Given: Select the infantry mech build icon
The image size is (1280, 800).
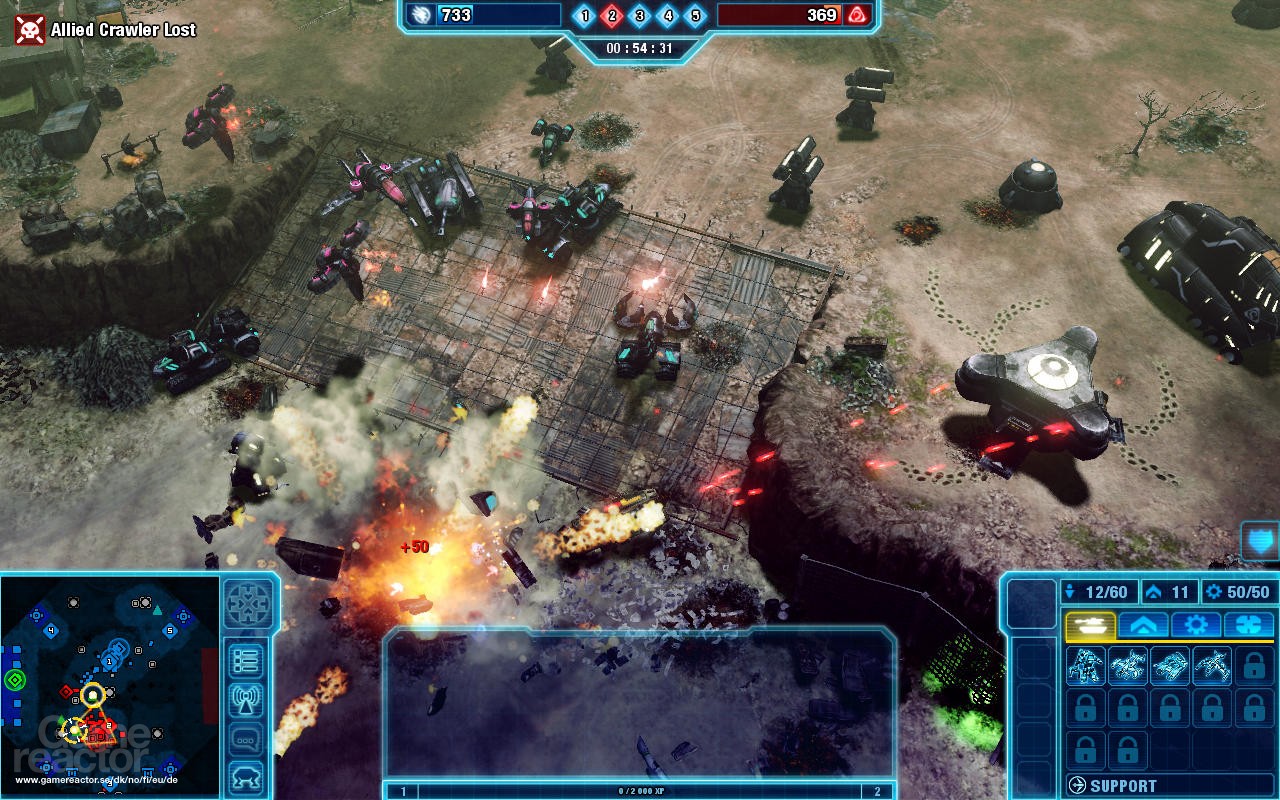Looking at the screenshot, I should 1085,665.
